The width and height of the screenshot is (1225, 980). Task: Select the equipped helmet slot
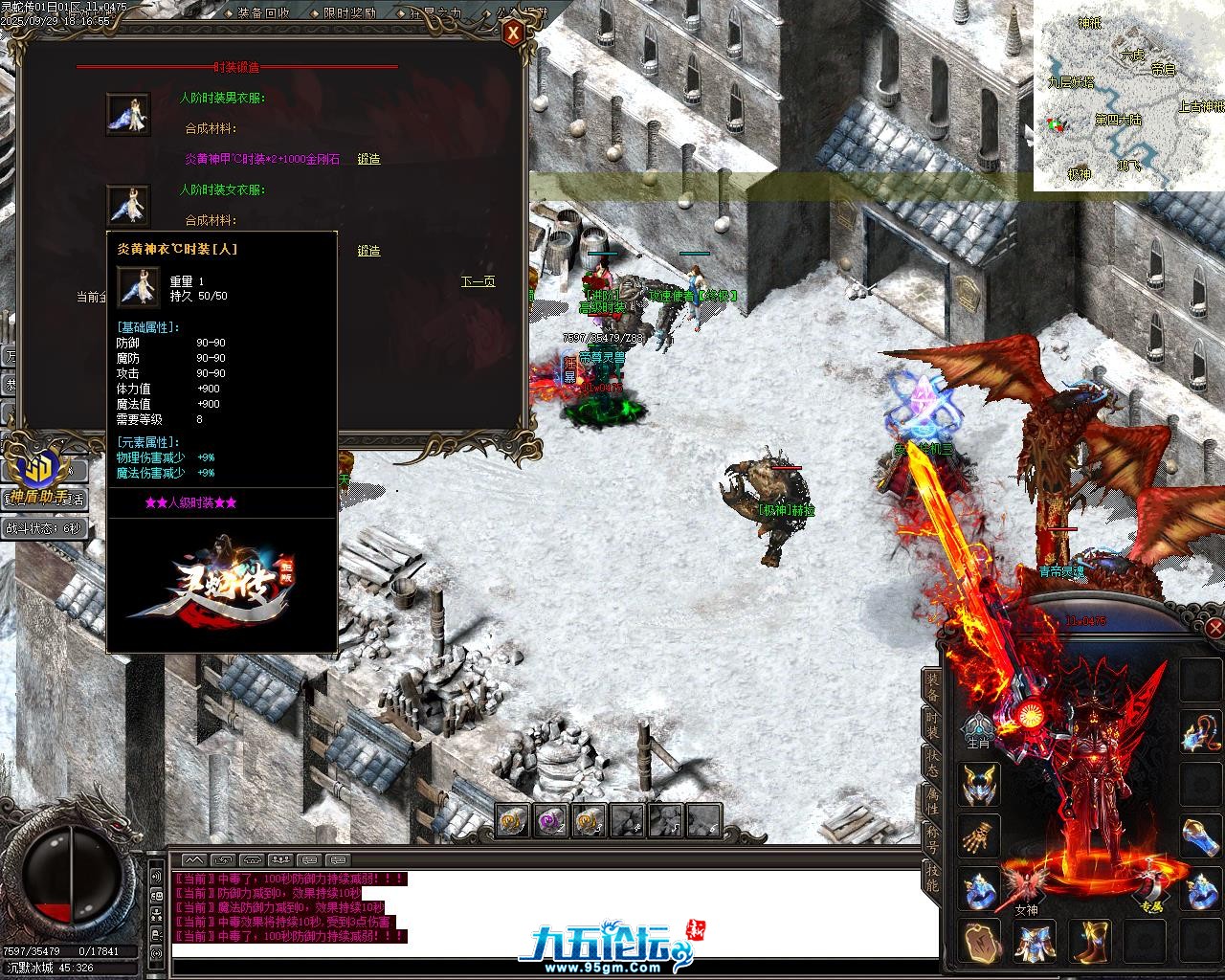pyautogui.click(x=980, y=784)
